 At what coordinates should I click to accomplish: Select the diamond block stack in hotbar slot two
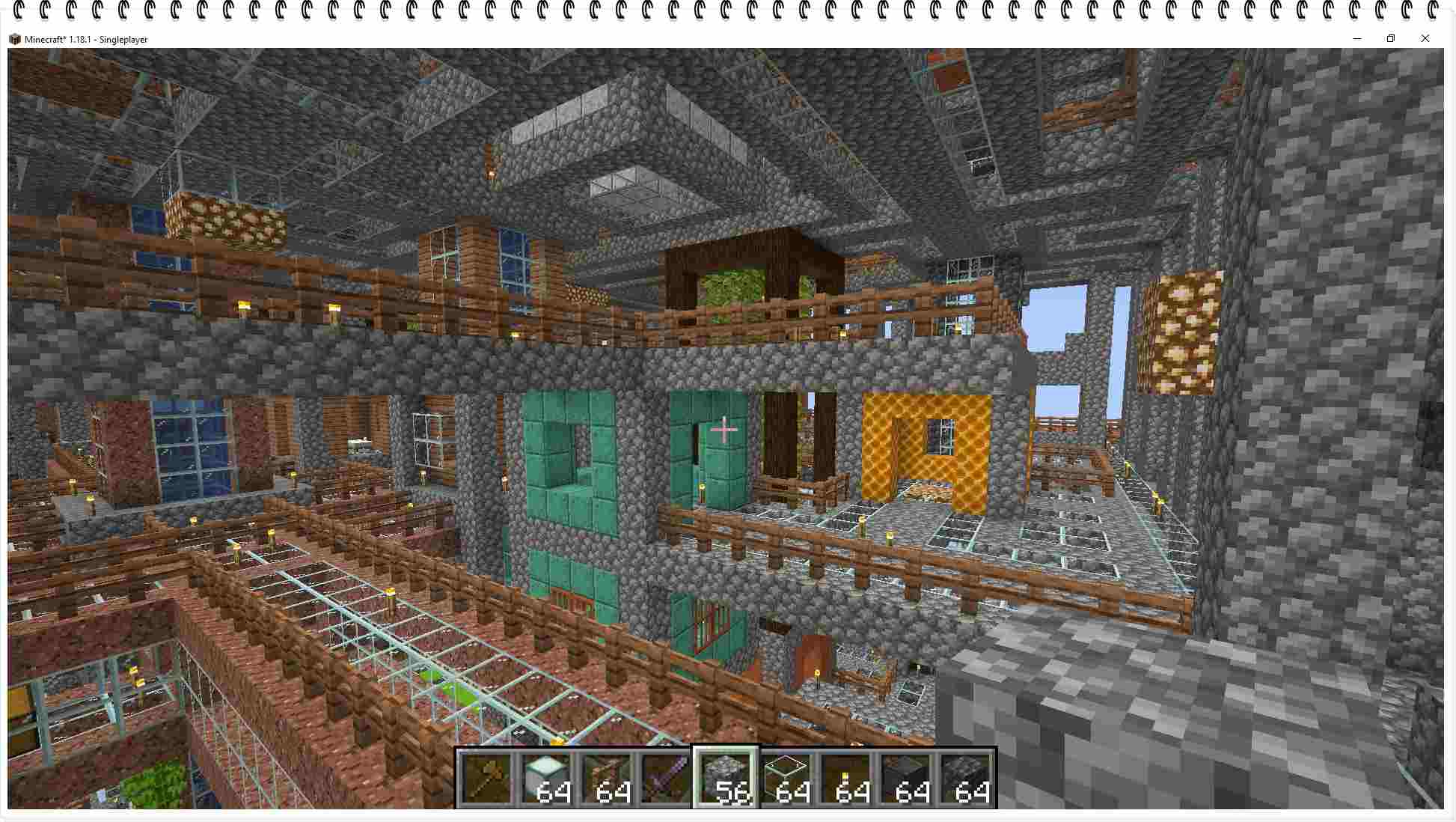tap(547, 779)
